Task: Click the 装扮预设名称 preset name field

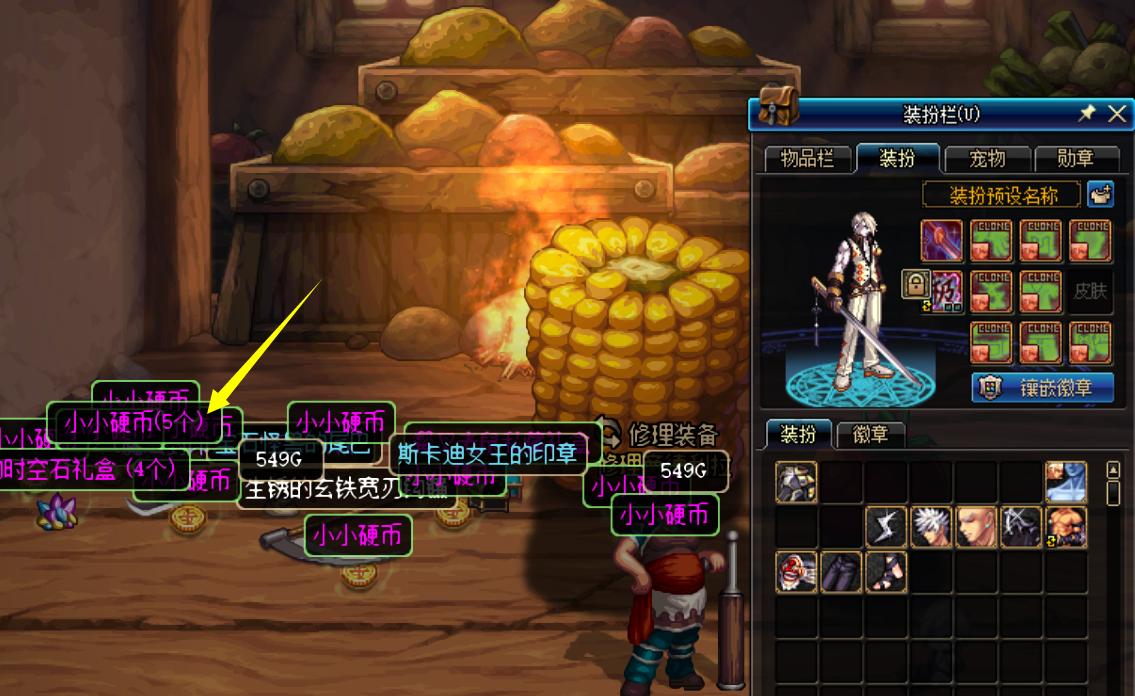Action: click(1002, 194)
